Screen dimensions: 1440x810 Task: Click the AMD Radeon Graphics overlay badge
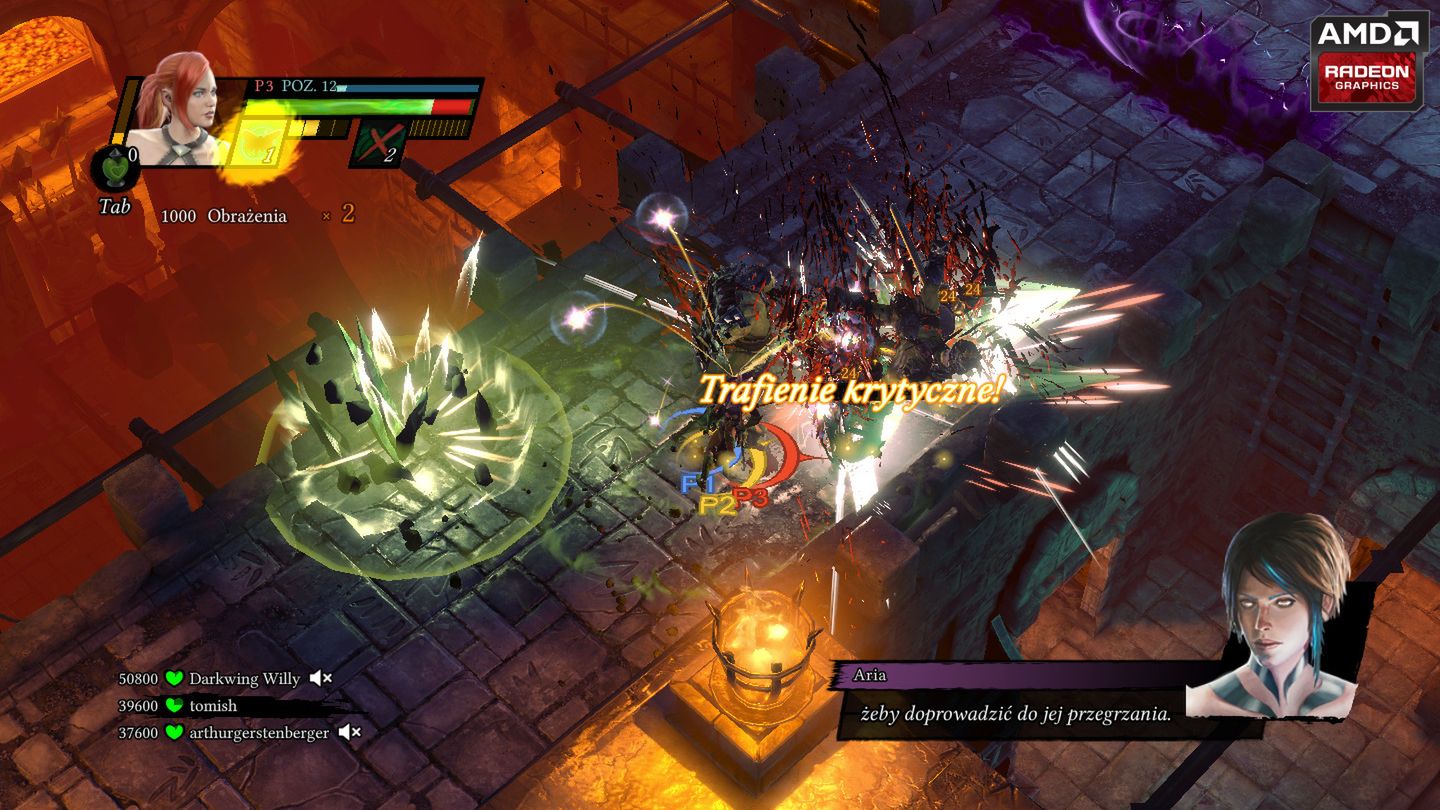(x=1369, y=61)
